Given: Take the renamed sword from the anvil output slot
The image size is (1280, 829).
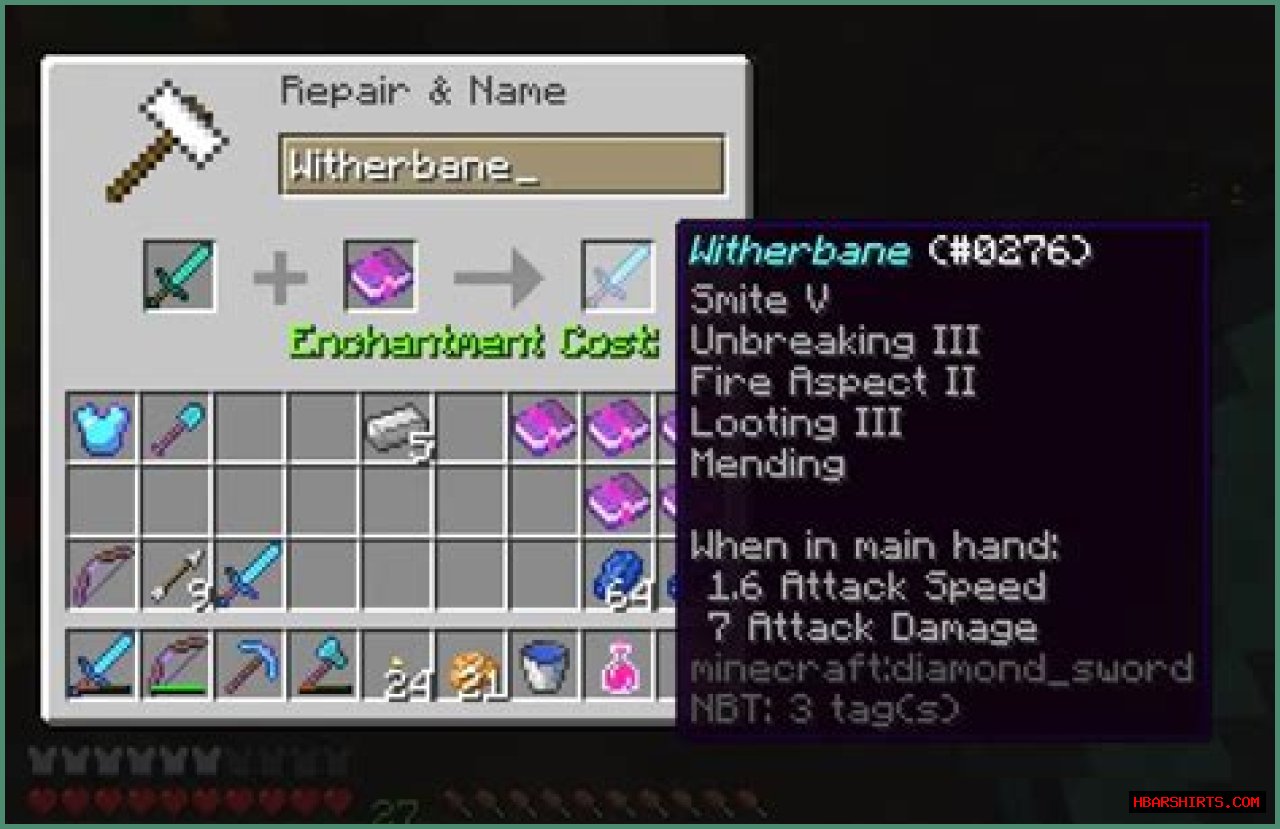Looking at the screenshot, I should click(x=619, y=275).
